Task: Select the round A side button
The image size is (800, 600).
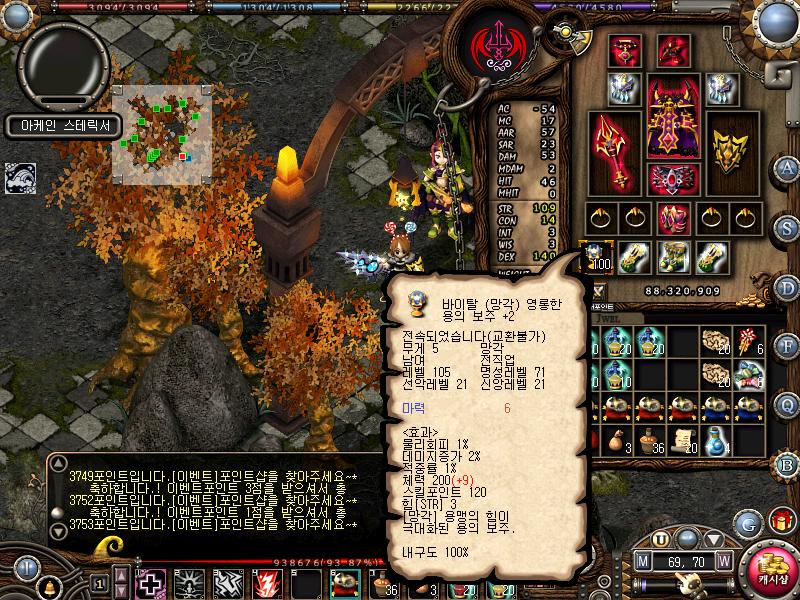Action: (789, 167)
